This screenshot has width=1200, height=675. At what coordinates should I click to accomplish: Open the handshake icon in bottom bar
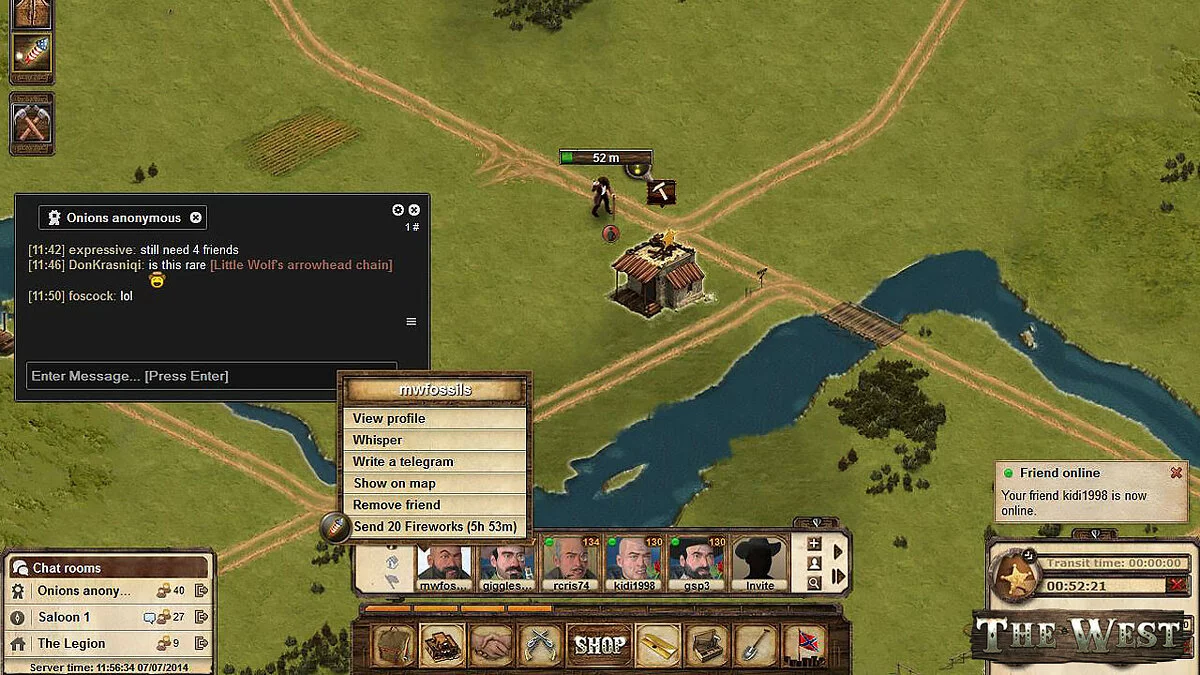492,645
